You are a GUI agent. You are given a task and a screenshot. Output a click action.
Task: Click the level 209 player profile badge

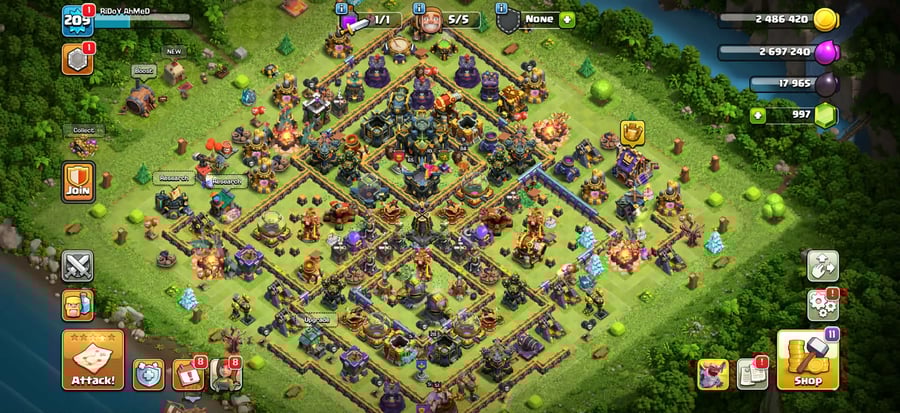[77, 20]
